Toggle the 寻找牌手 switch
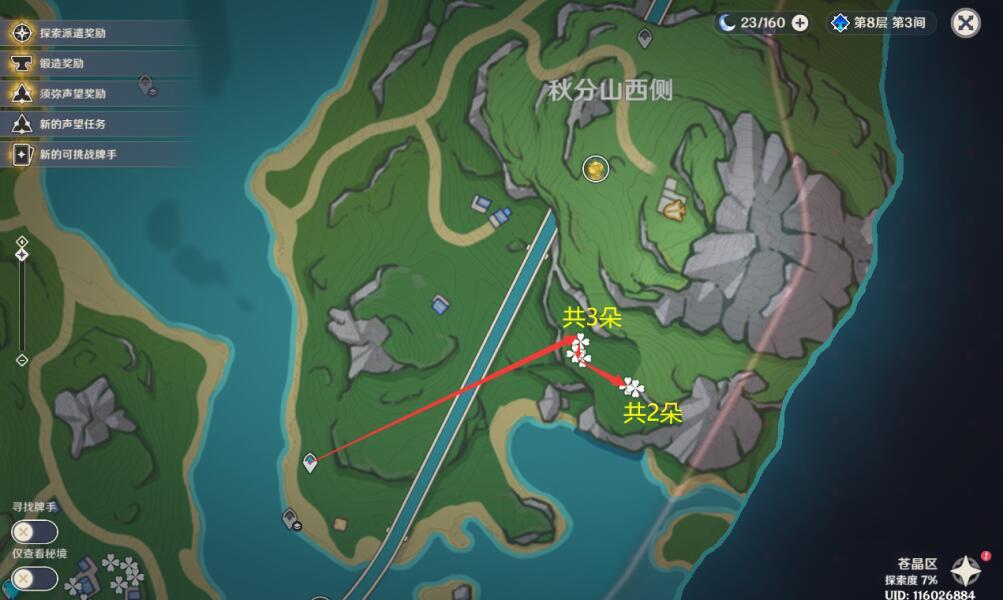The image size is (1003, 600). point(34,532)
